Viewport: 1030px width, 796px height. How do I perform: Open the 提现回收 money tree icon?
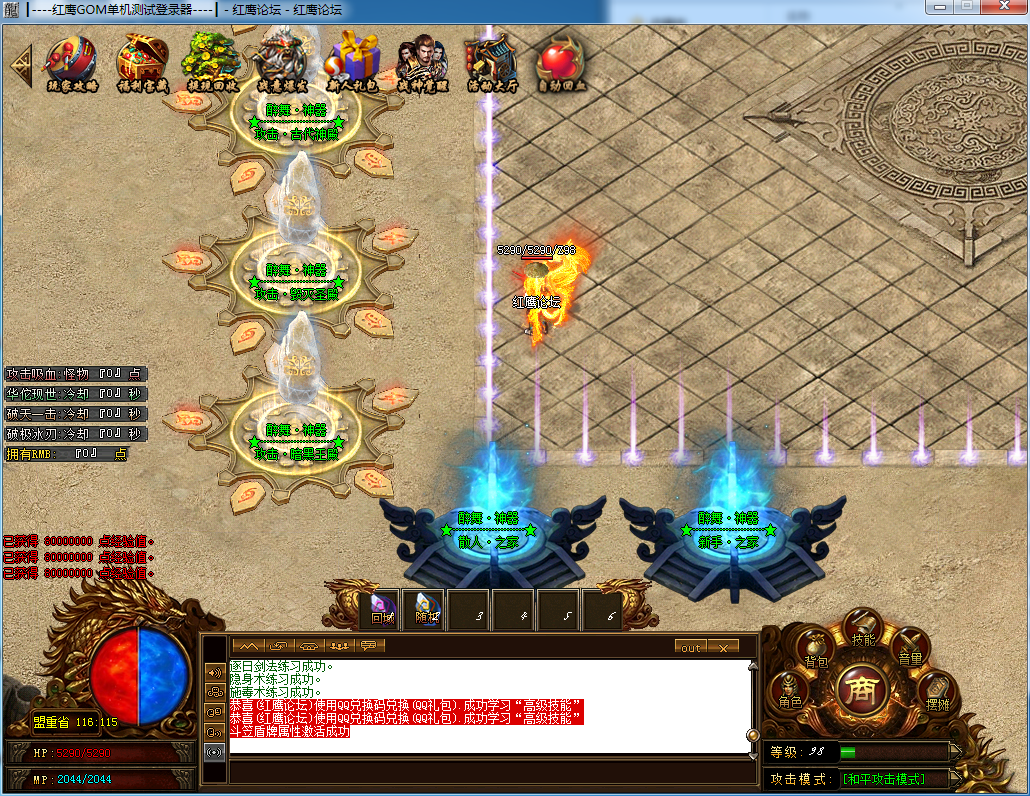(212, 63)
